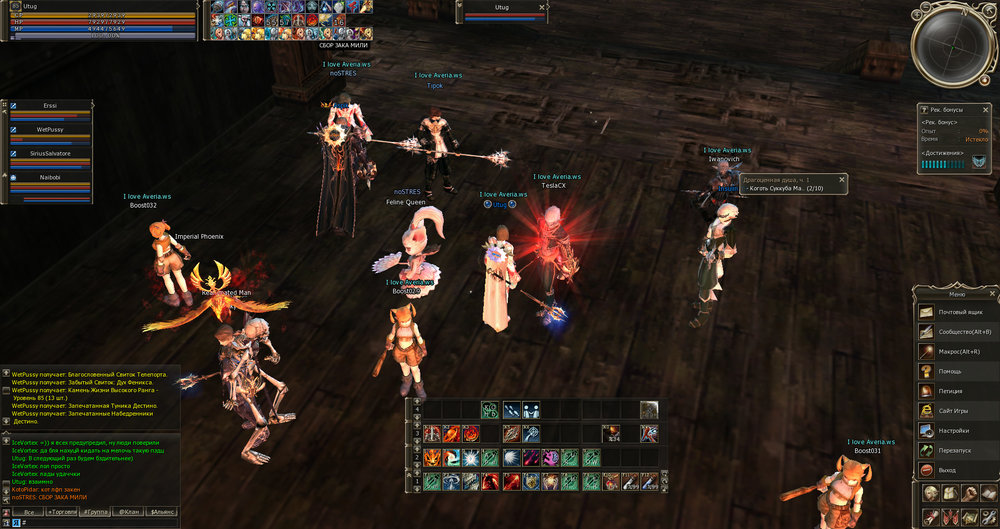Close the Меню panel
The height and width of the screenshot is (529, 1000).
pos(992,294)
